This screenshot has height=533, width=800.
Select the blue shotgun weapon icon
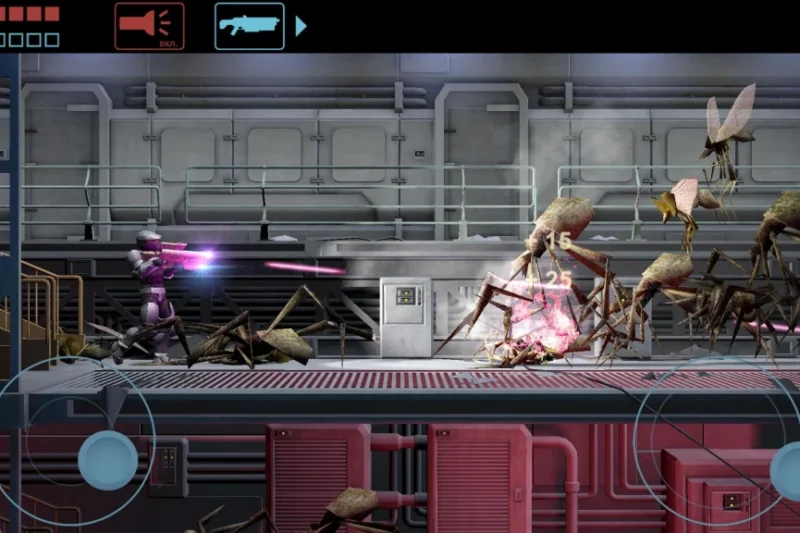[x=249, y=25]
